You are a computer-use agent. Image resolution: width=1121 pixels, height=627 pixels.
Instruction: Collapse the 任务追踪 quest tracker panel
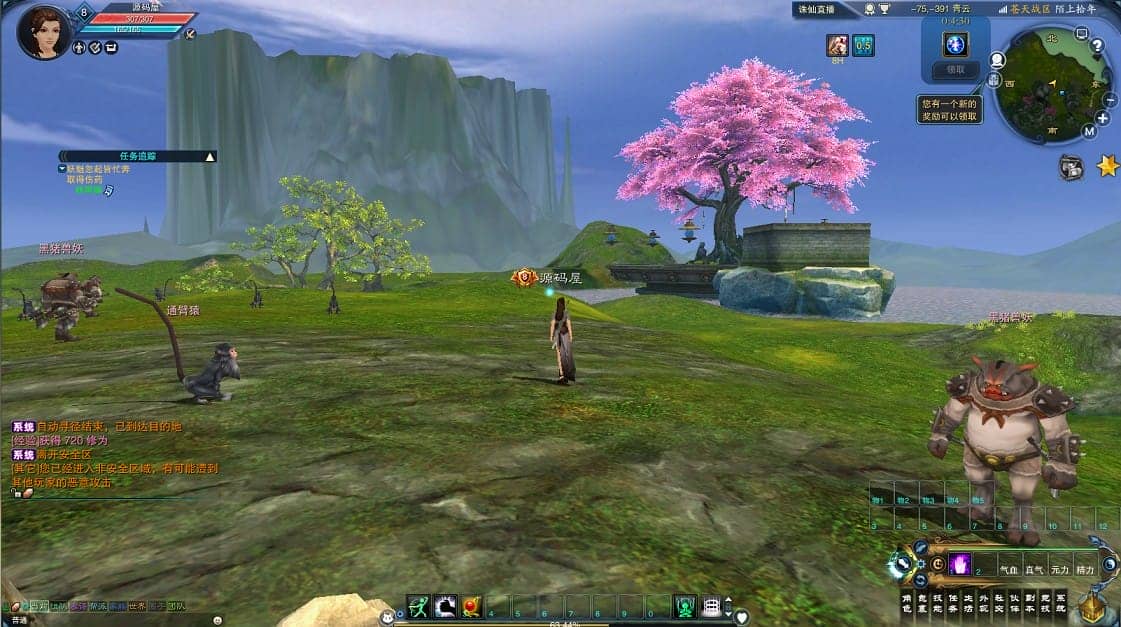pyautogui.click(x=209, y=157)
